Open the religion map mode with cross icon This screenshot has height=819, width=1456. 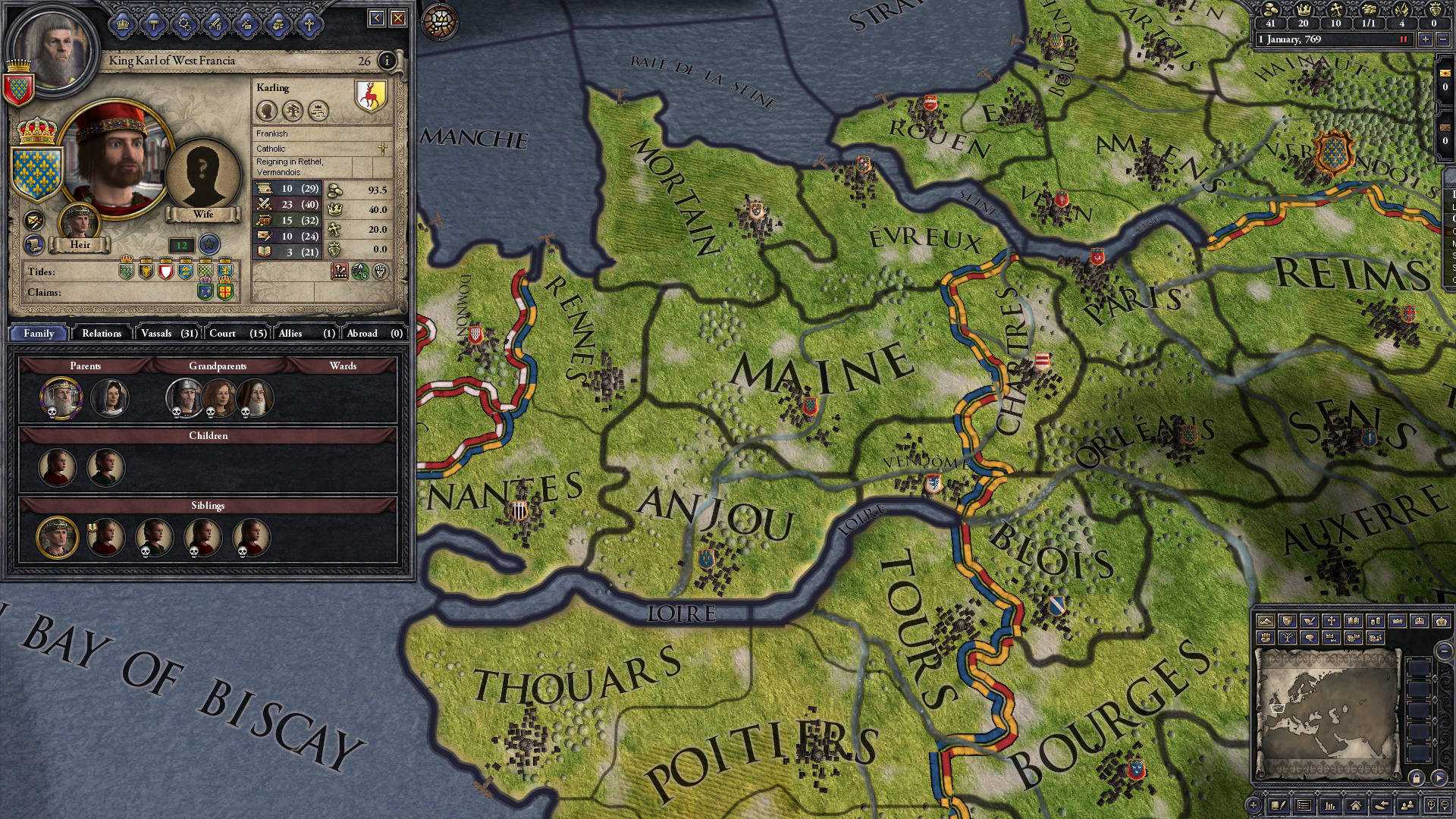[1332, 620]
